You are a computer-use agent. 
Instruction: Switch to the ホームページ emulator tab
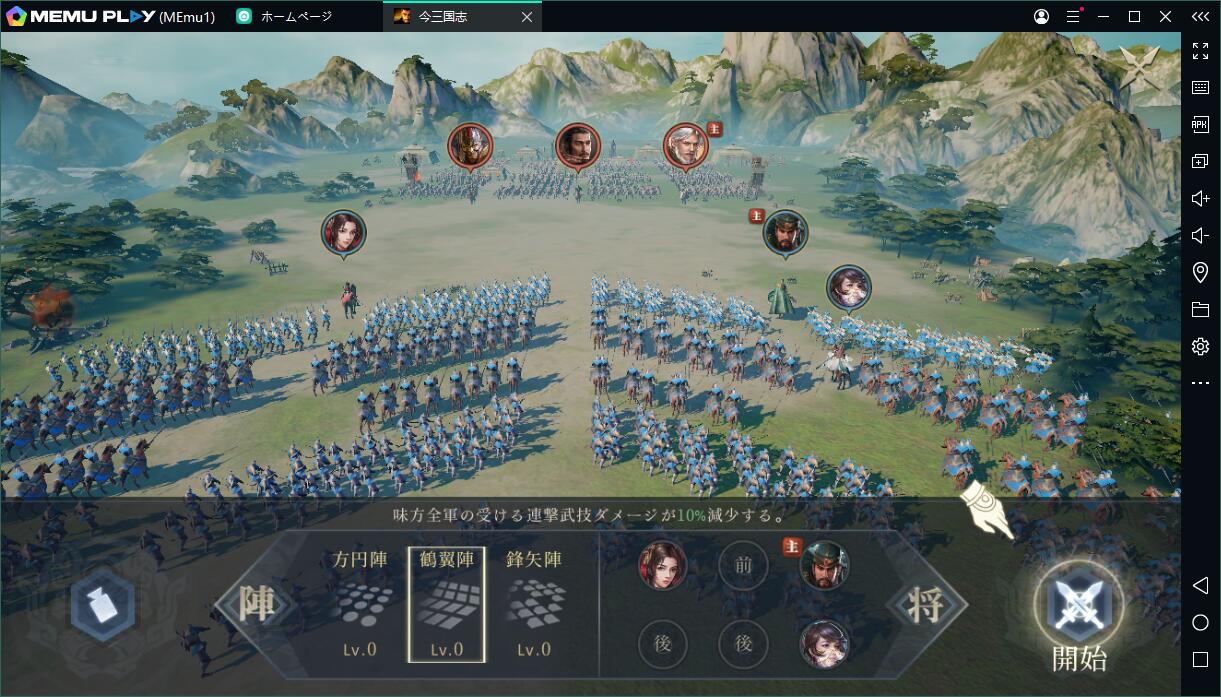tap(296, 16)
